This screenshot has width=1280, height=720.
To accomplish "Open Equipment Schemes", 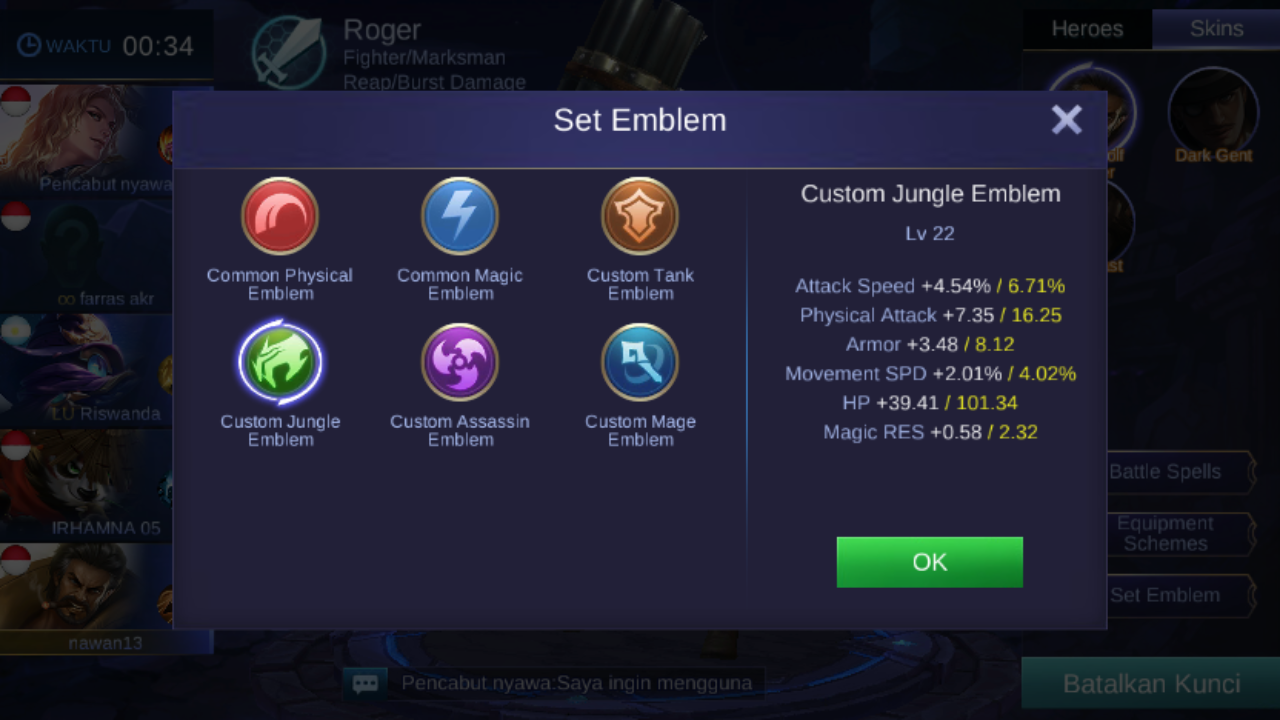I will point(1177,534).
